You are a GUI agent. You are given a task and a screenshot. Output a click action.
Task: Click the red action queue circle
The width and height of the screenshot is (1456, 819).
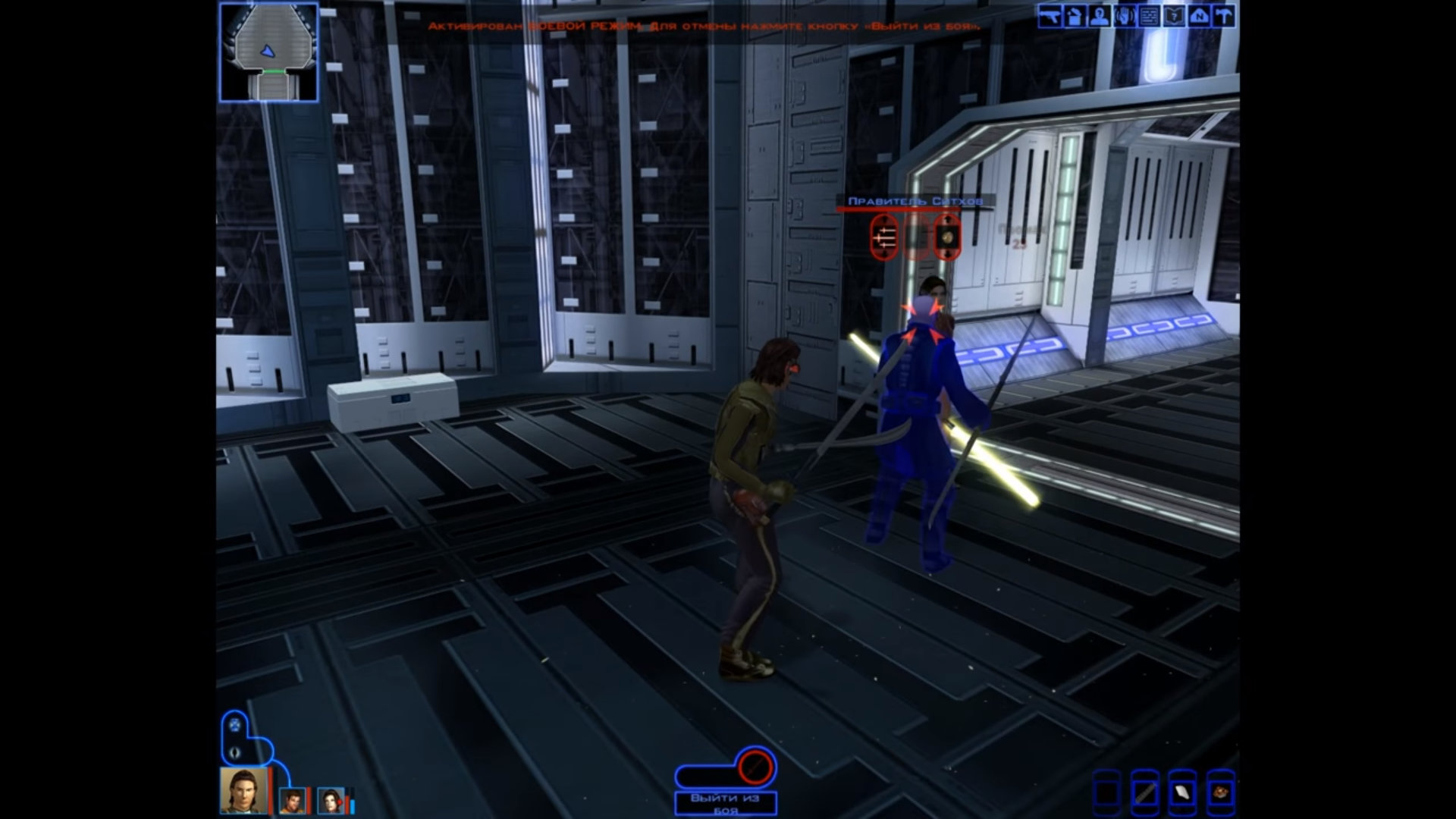(x=755, y=766)
